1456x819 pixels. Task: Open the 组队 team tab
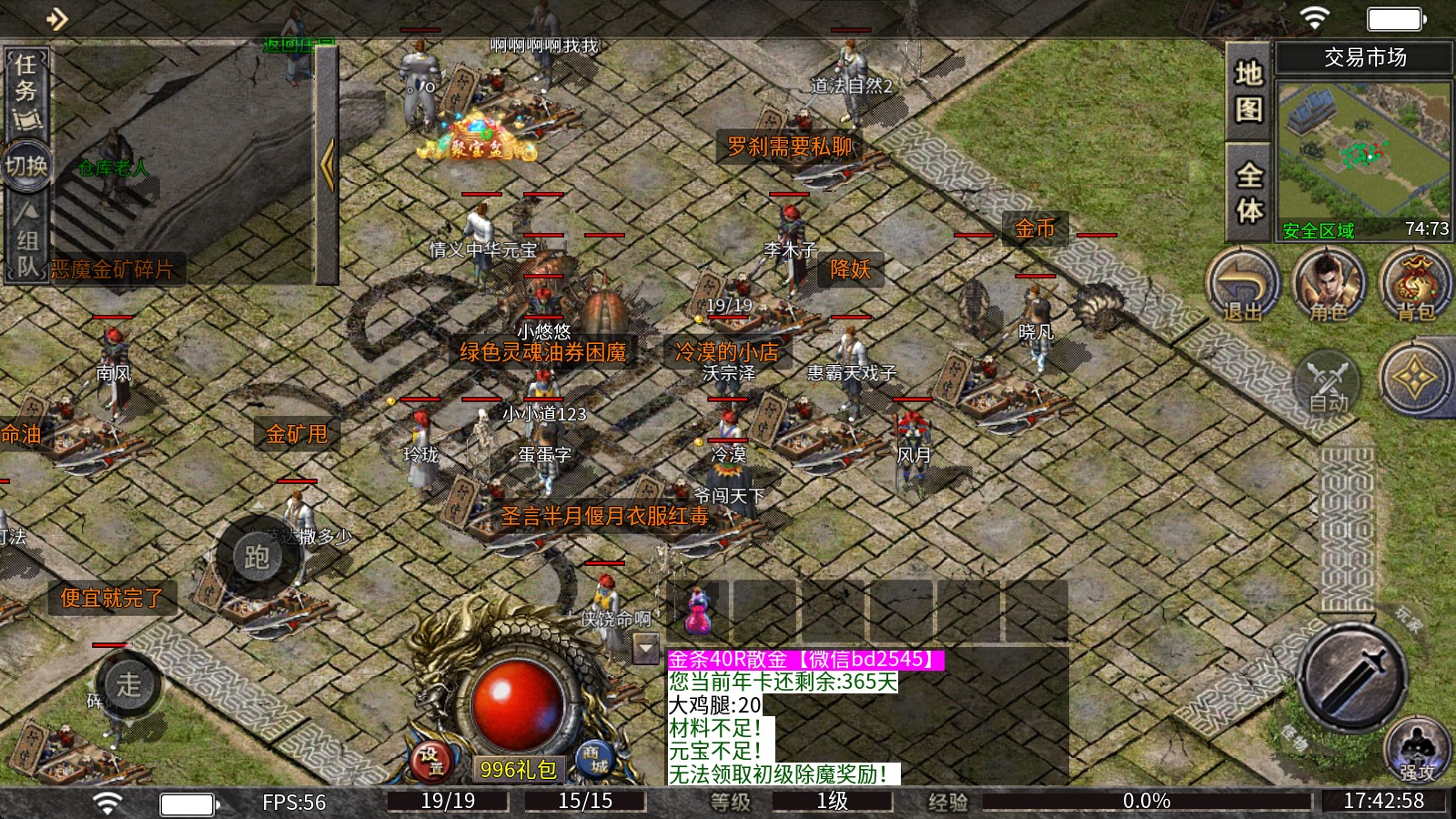click(26, 239)
